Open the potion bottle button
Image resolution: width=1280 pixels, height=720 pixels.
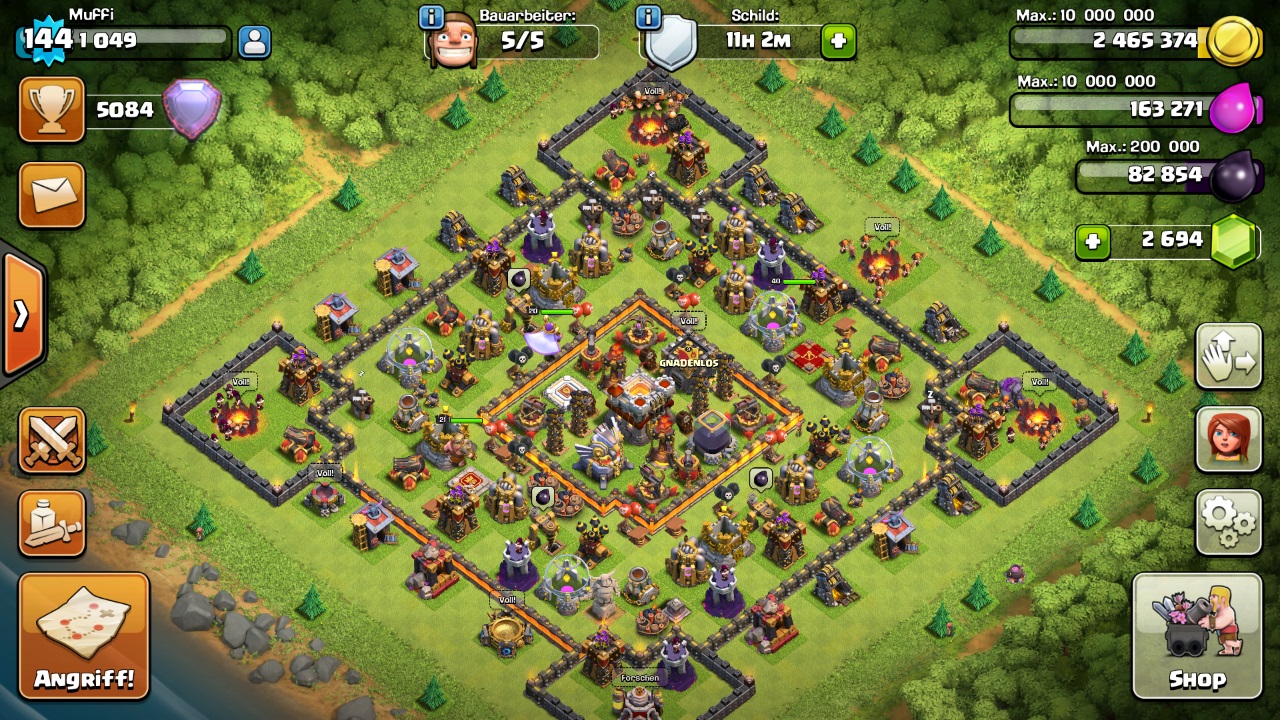(51, 523)
